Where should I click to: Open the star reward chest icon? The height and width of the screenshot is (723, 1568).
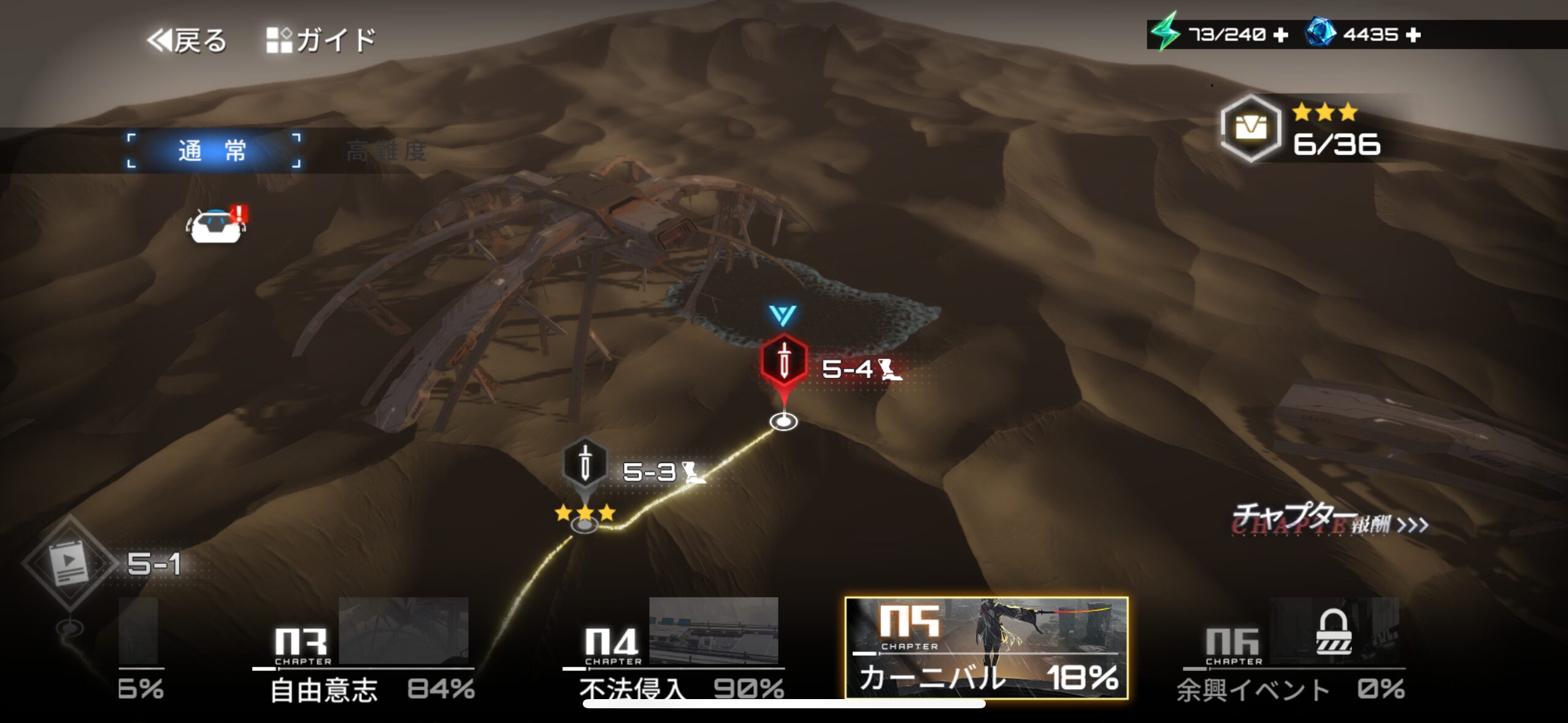point(1250,128)
